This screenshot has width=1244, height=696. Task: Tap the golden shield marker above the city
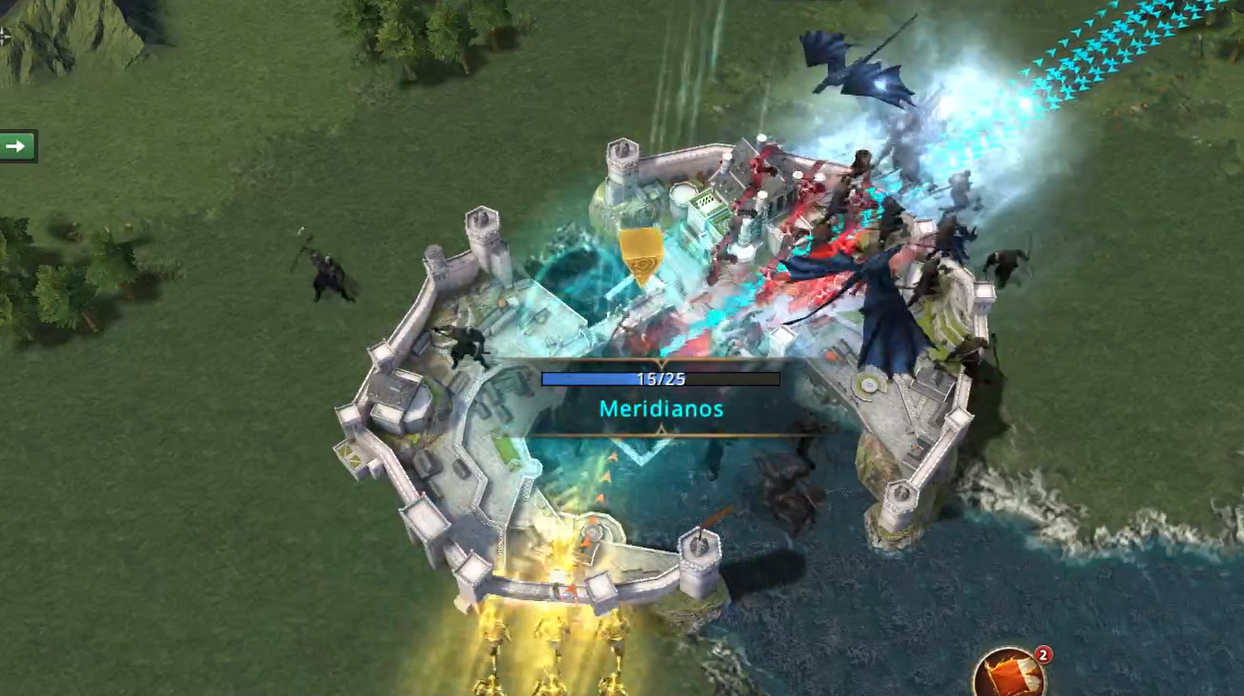pos(641,253)
